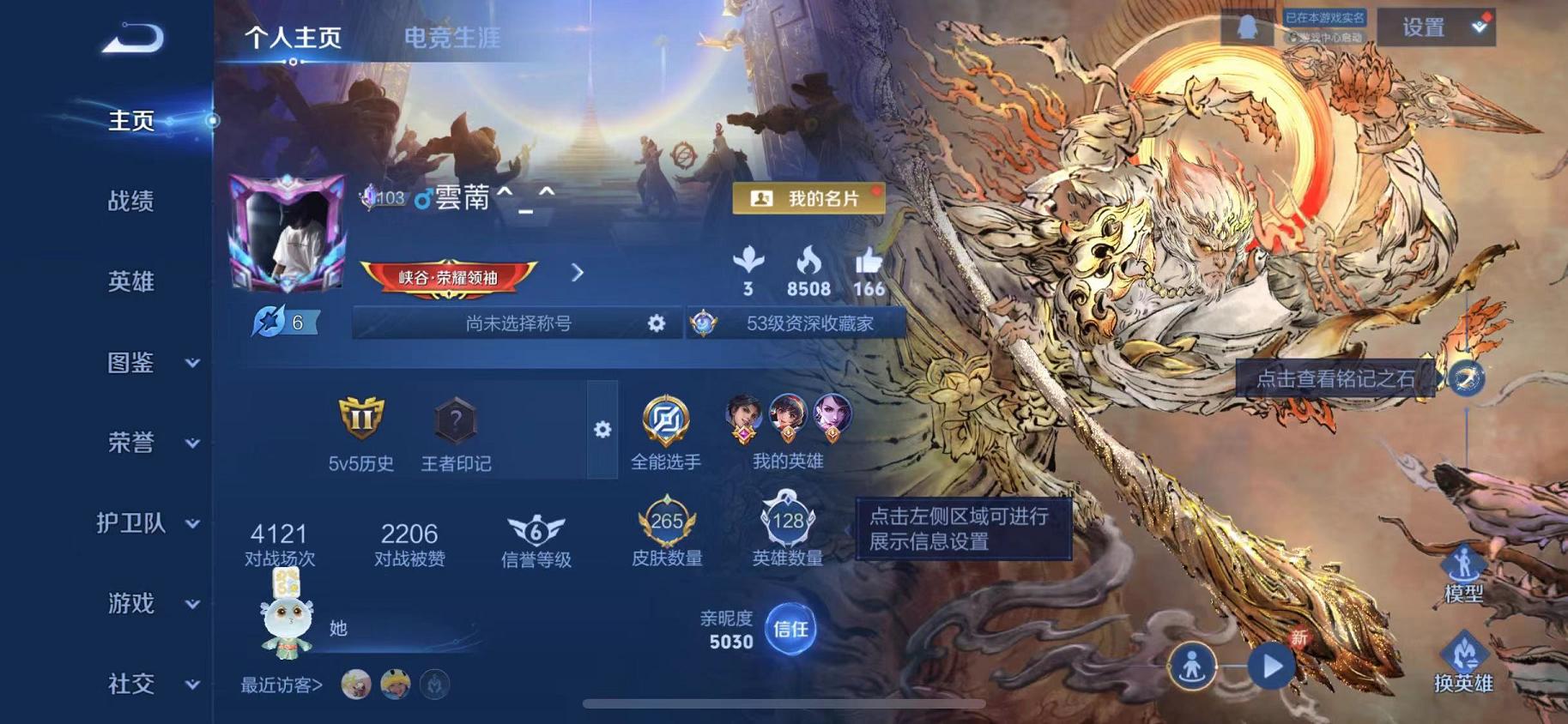Viewport: 1568px width, 724px height.
Task: Click the 点击查看铭记之石 banner
Action: click(x=1333, y=378)
